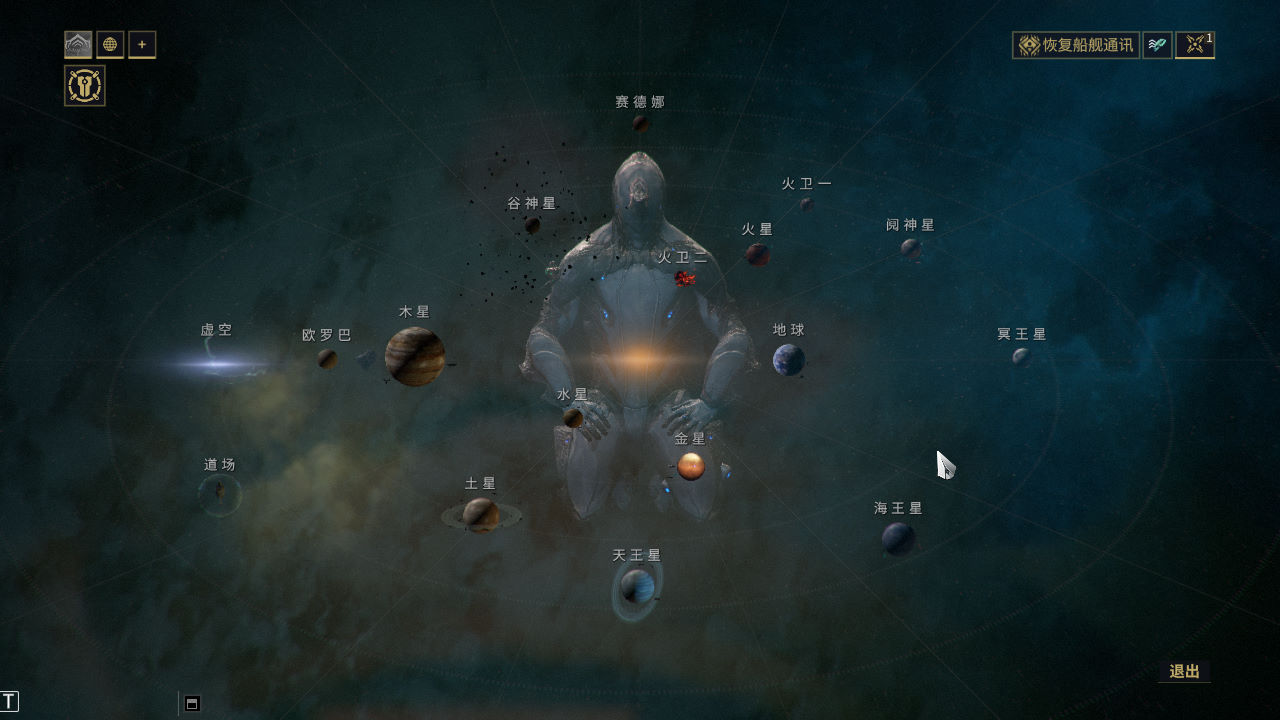Exit the star chart with 退出
The width and height of the screenshot is (1280, 720).
[x=1184, y=671]
